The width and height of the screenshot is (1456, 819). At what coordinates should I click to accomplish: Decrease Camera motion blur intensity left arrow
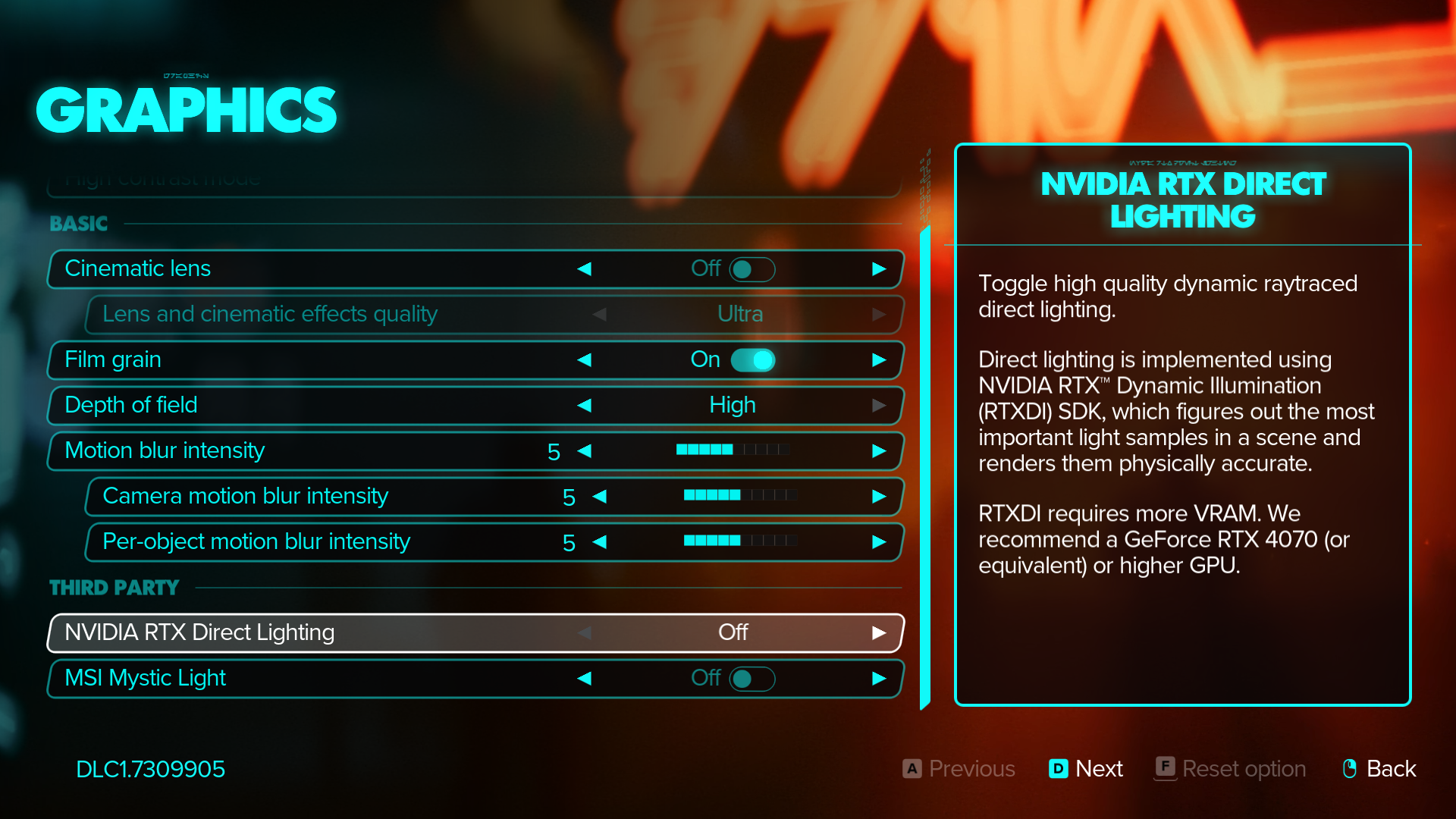599,497
